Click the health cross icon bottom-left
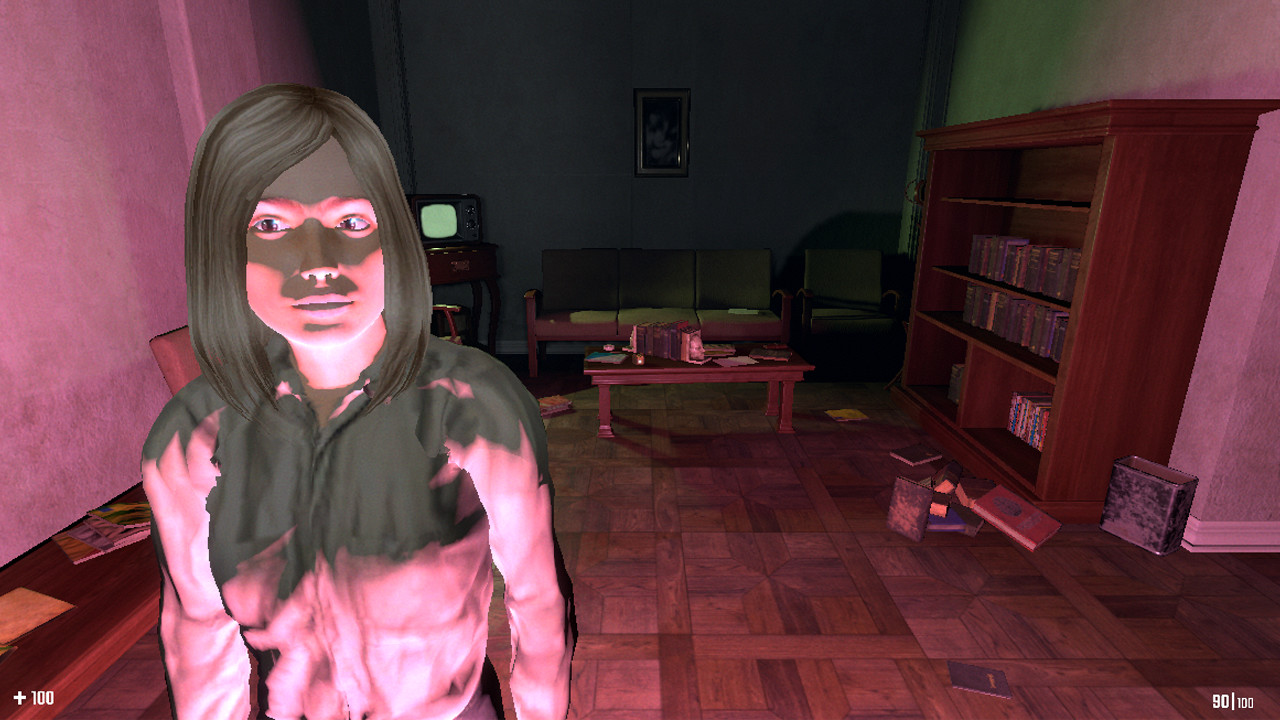 coord(20,697)
